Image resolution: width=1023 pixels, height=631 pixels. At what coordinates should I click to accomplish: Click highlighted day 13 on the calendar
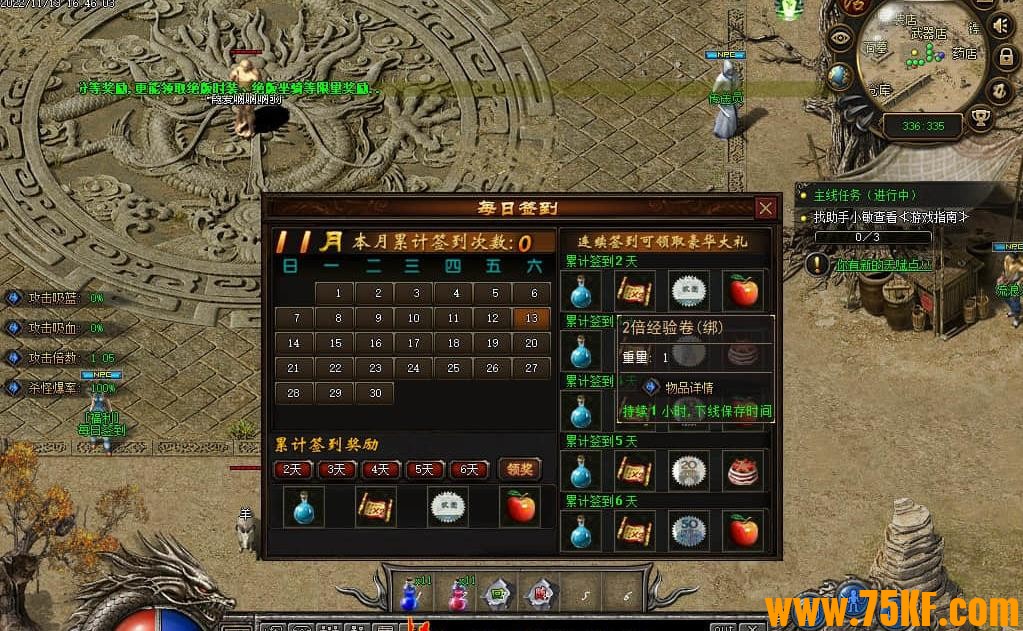tap(531, 318)
